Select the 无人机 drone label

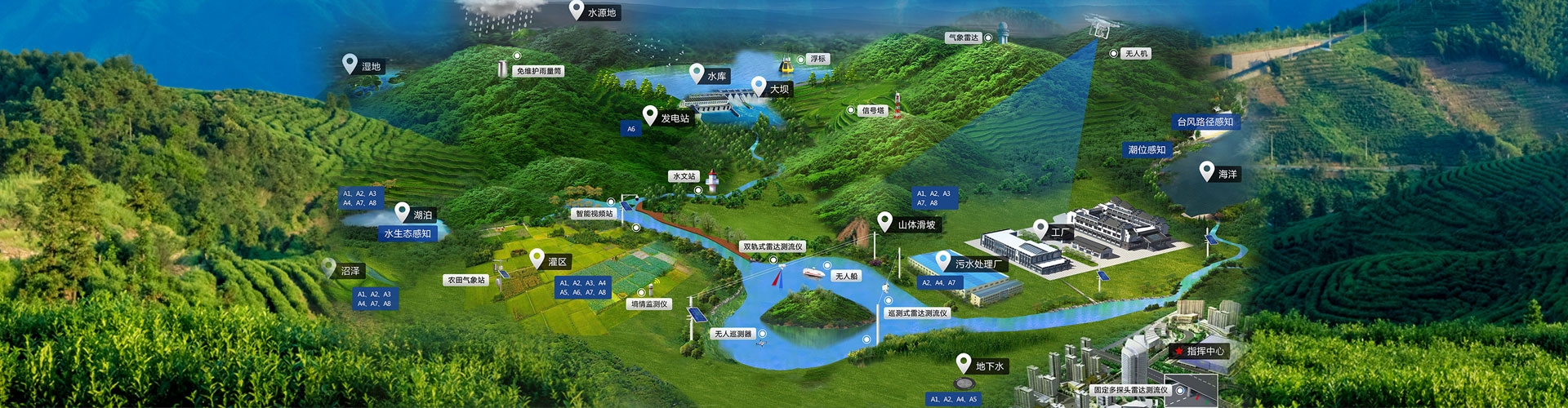[x=1136, y=53]
